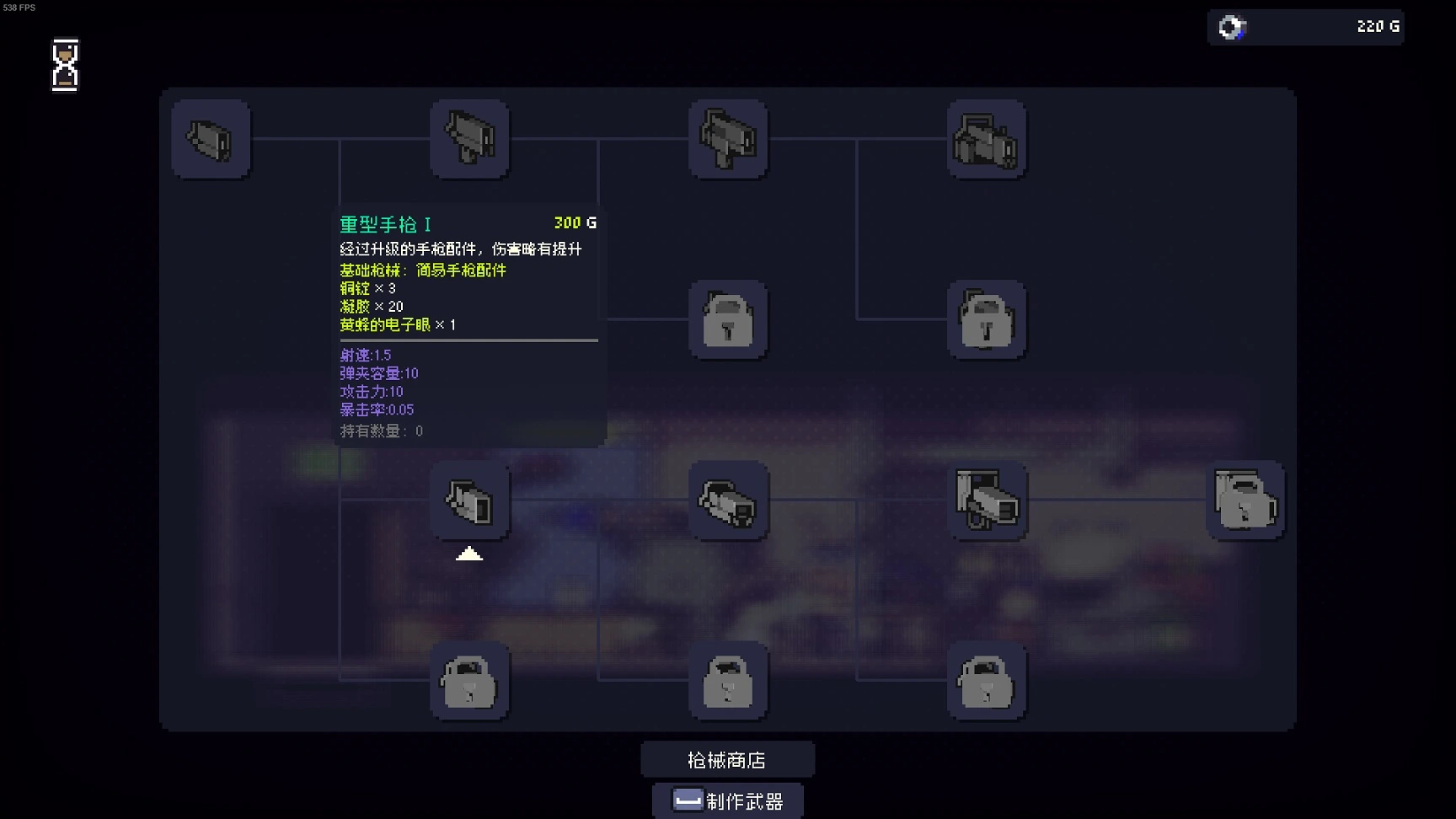Screen dimensions: 1456x819
Task: Select the highlighted pistol above the arrow marker
Action: (469, 501)
